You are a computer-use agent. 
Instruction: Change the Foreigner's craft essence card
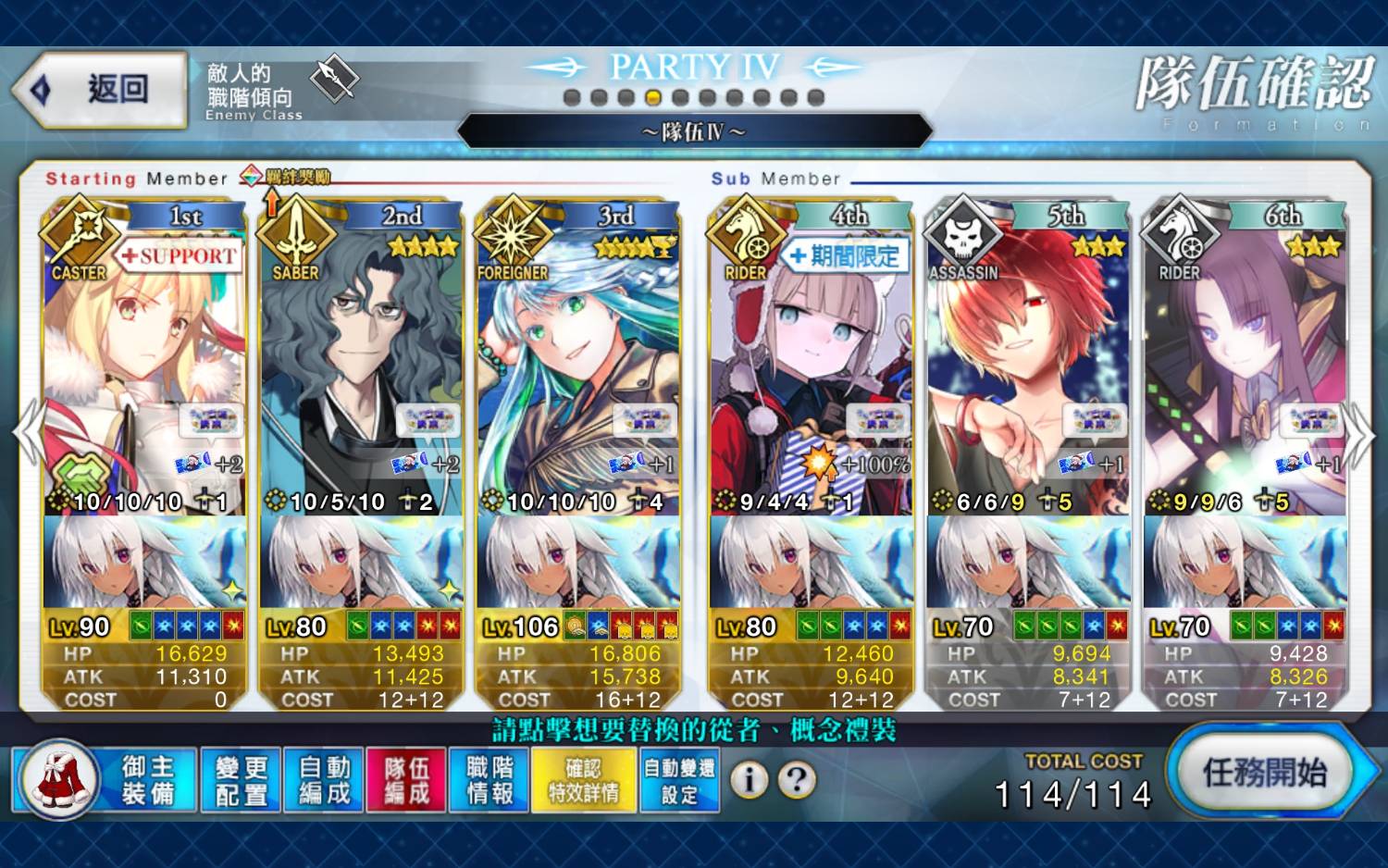point(577,563)
